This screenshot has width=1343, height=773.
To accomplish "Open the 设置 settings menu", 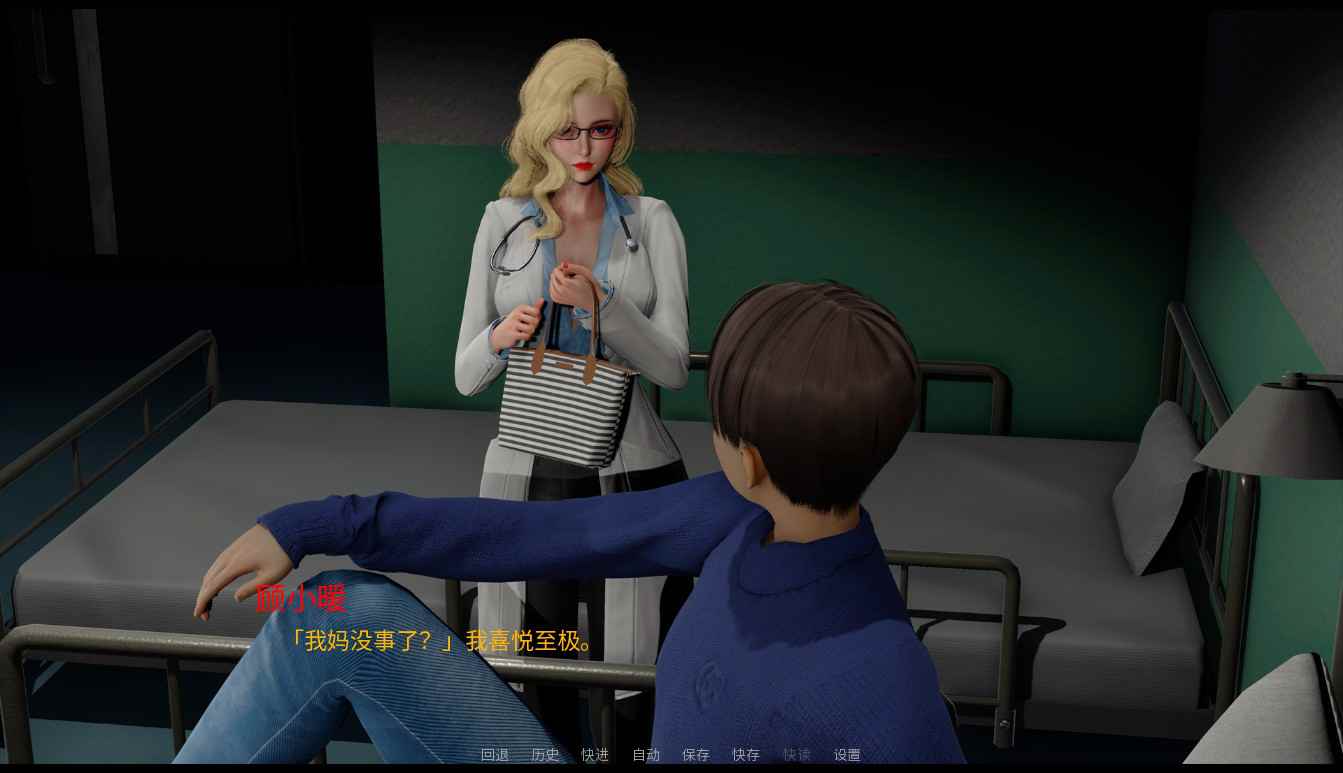I will click(x=847, y=755).
